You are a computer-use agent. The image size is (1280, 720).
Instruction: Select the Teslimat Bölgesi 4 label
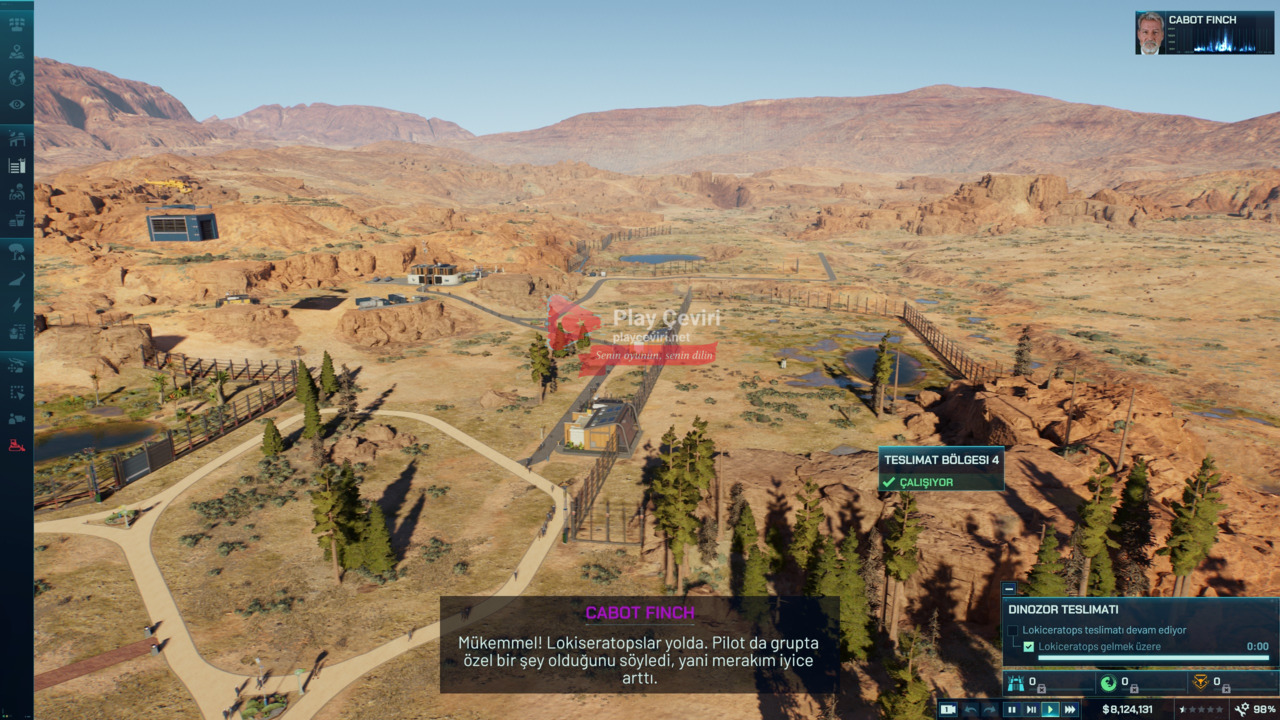point(940,460)
